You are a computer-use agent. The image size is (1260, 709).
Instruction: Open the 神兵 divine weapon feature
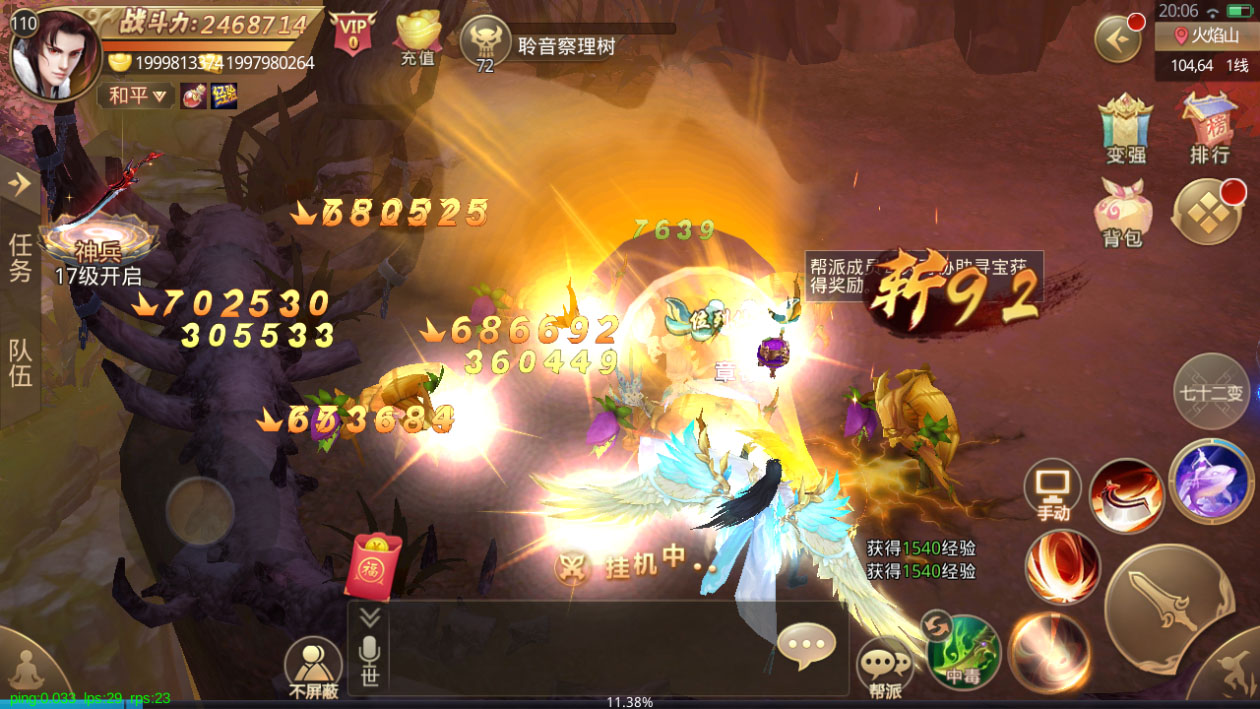click(x=97, y=240)
